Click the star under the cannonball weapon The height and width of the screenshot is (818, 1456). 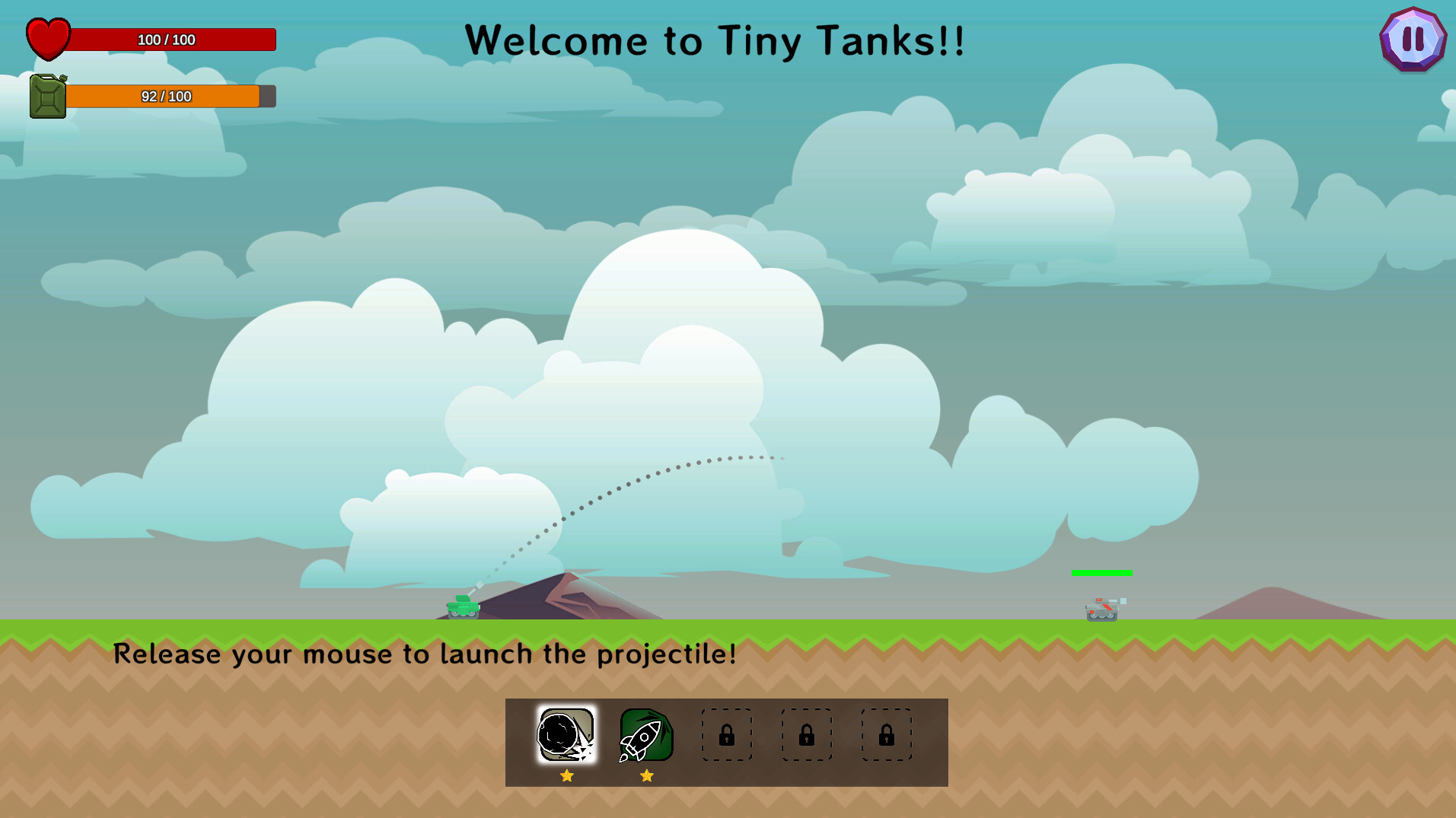566,776
